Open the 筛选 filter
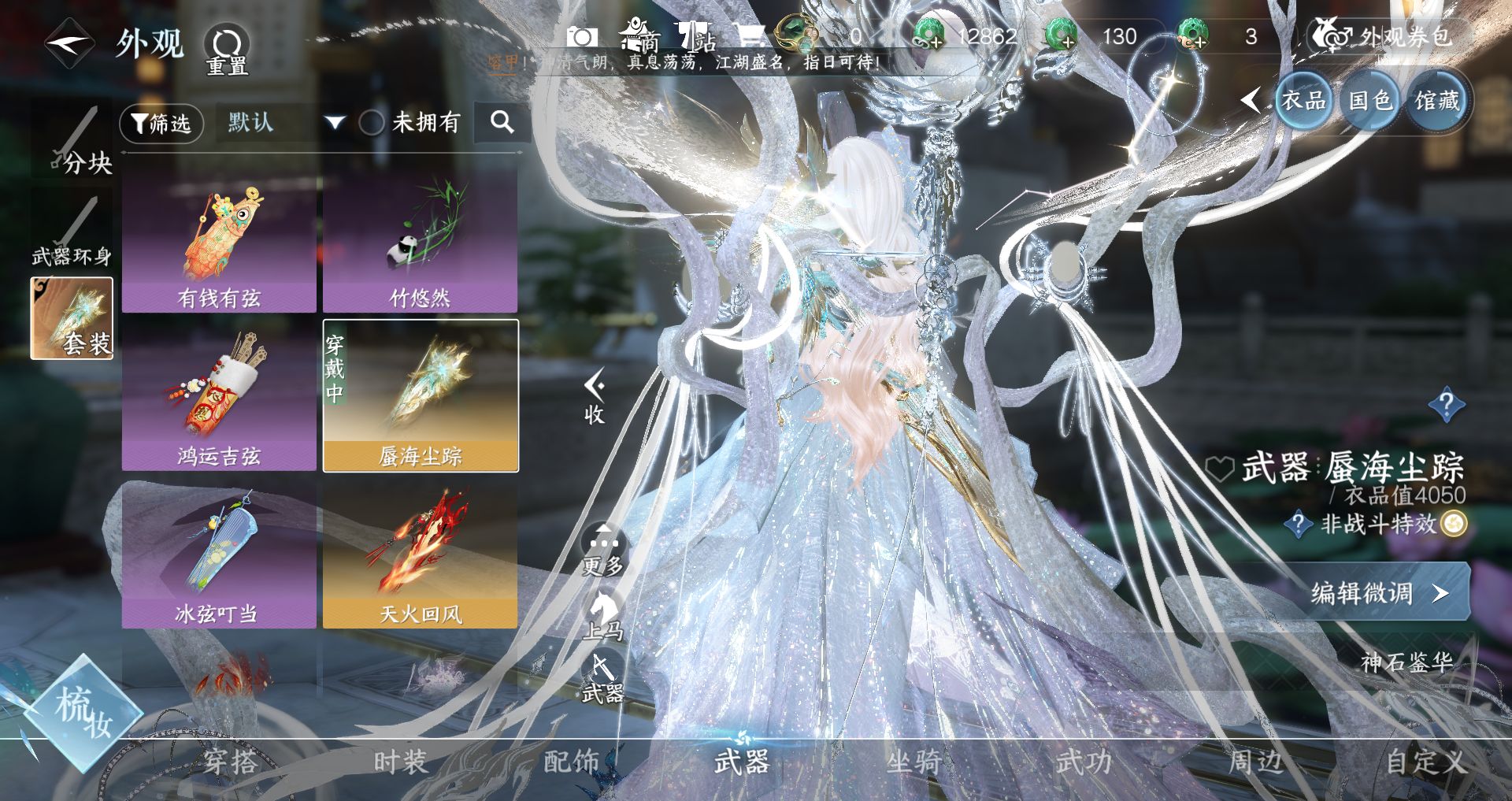The image size is (1512, 801). [x=161, y=123]
